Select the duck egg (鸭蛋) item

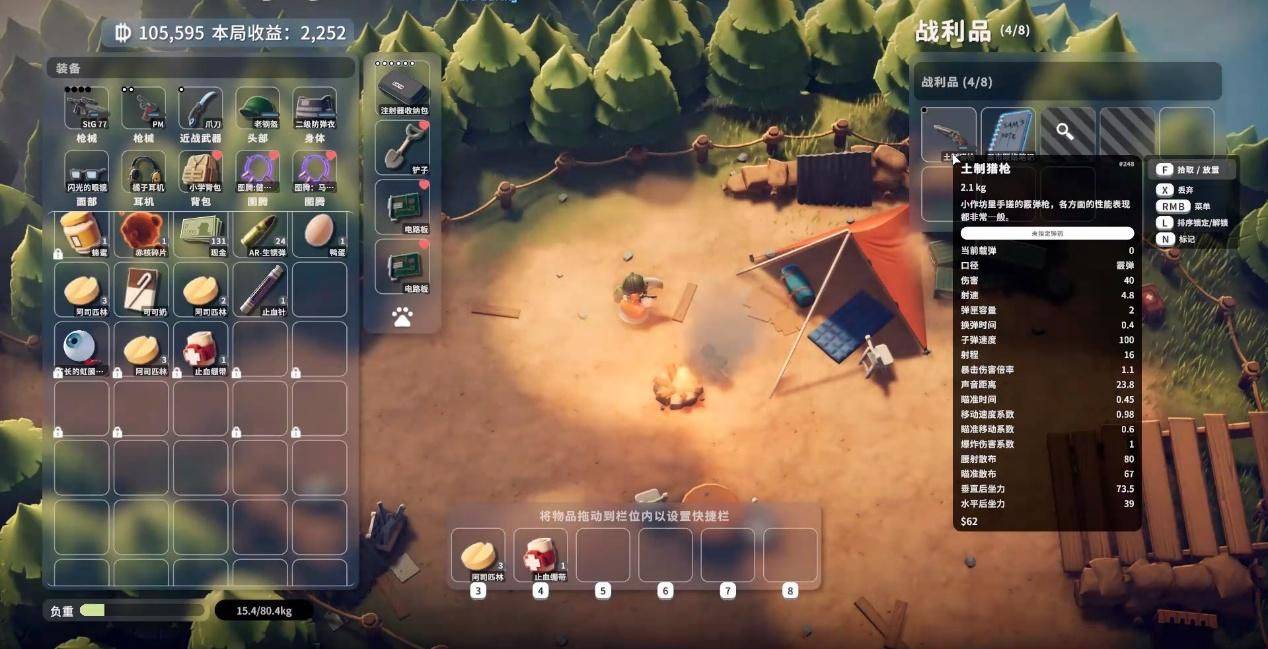tap(319, 233)
